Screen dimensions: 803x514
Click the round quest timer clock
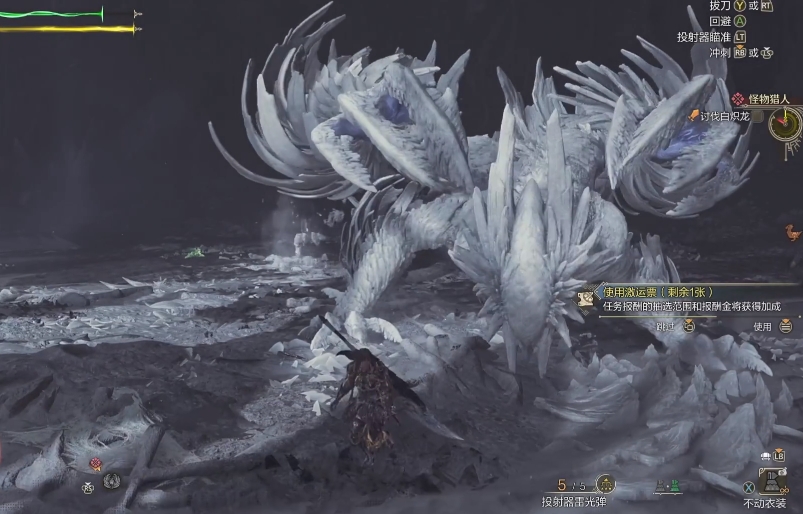(786, 124)
